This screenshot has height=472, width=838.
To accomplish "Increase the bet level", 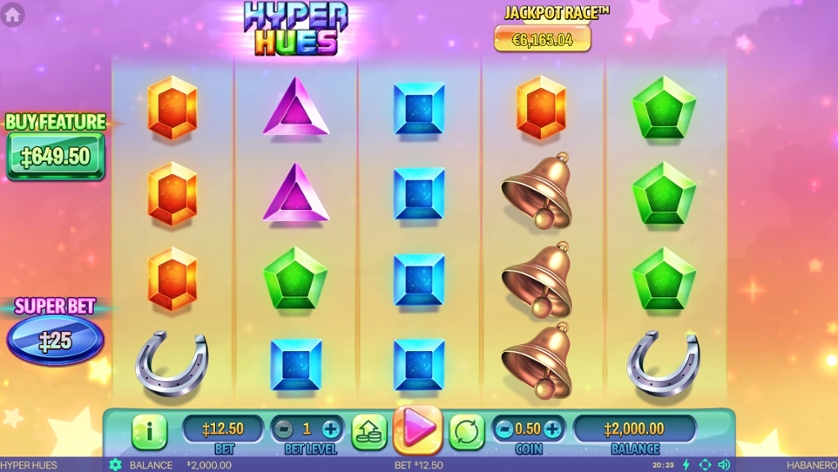I will pos(331,429).
